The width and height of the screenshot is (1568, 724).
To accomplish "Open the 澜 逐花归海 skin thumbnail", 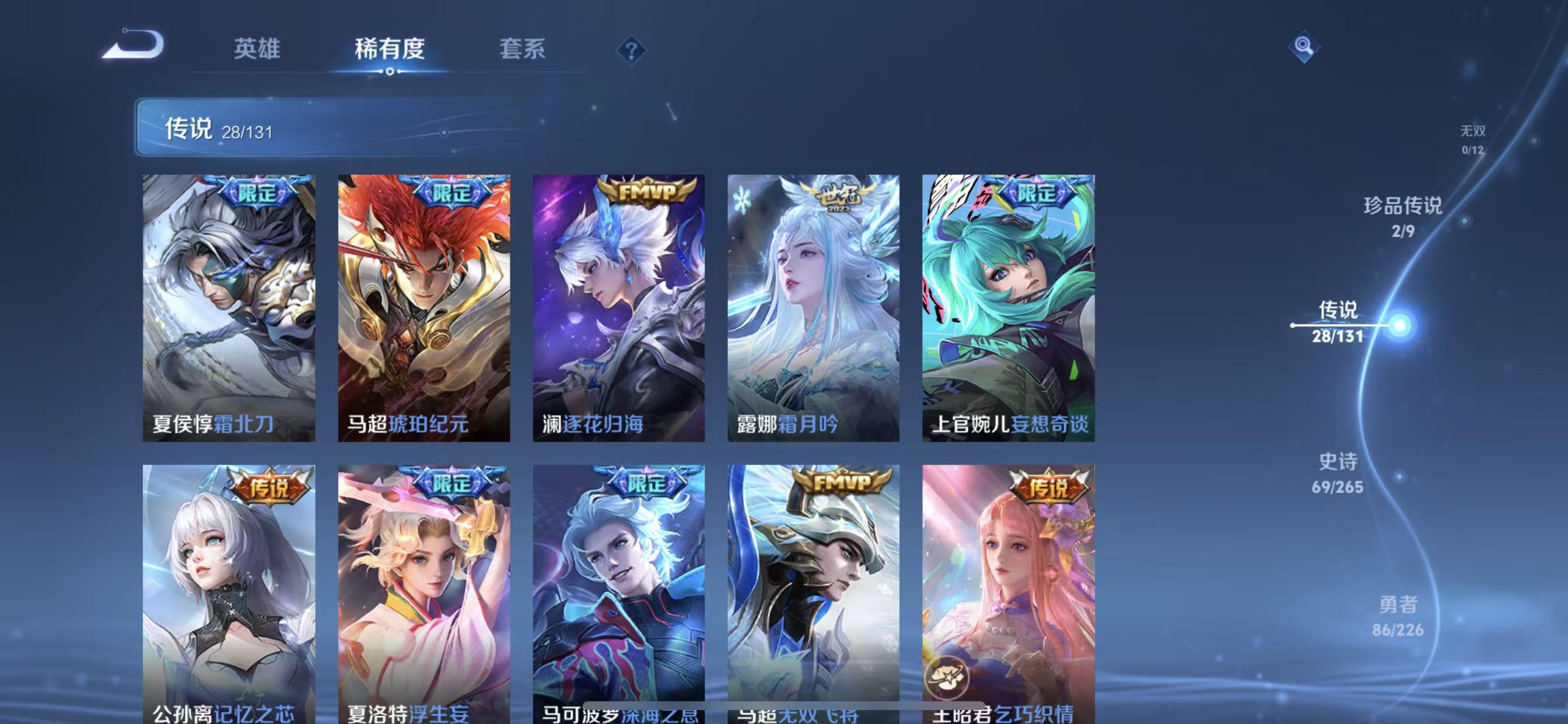I will [619, 310].
